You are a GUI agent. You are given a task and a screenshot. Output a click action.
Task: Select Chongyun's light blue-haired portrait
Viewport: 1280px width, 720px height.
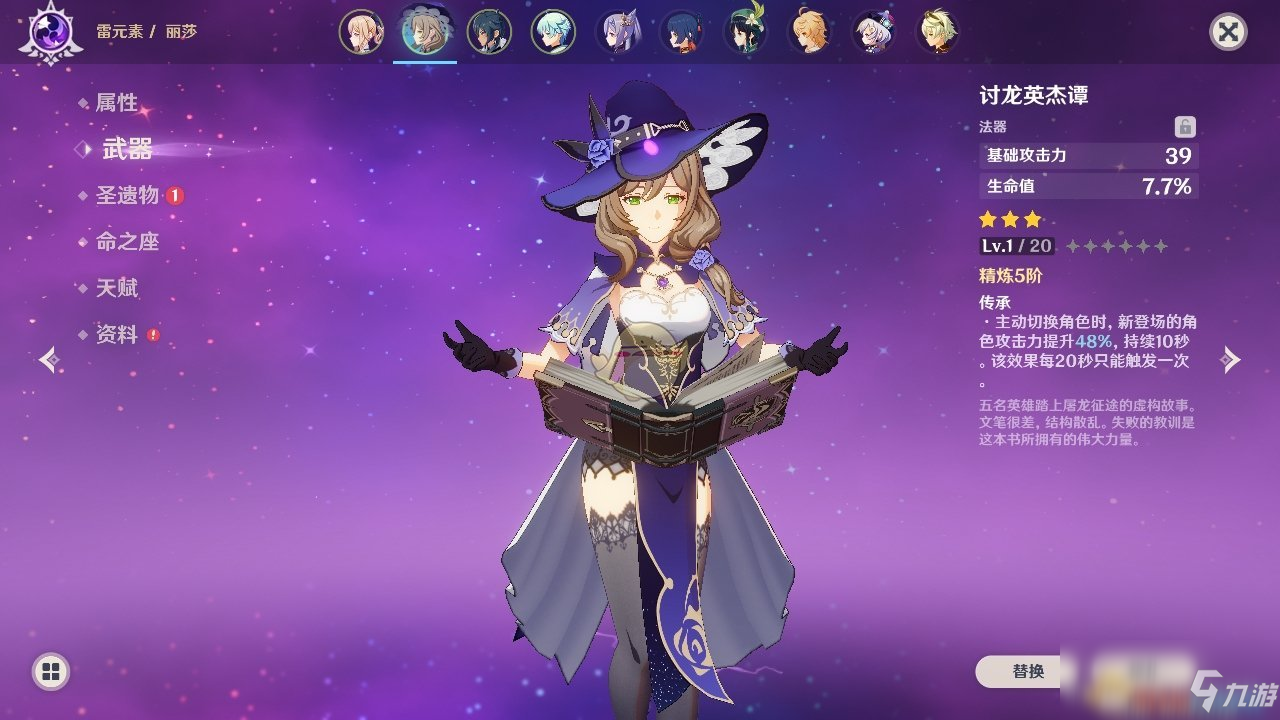[553, 32]
